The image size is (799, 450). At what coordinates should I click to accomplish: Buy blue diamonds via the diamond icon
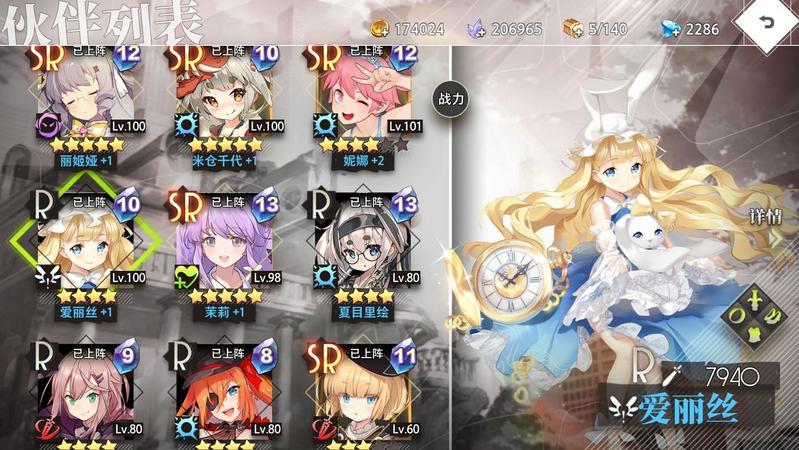pyautogui.click(x=671, y=29)
